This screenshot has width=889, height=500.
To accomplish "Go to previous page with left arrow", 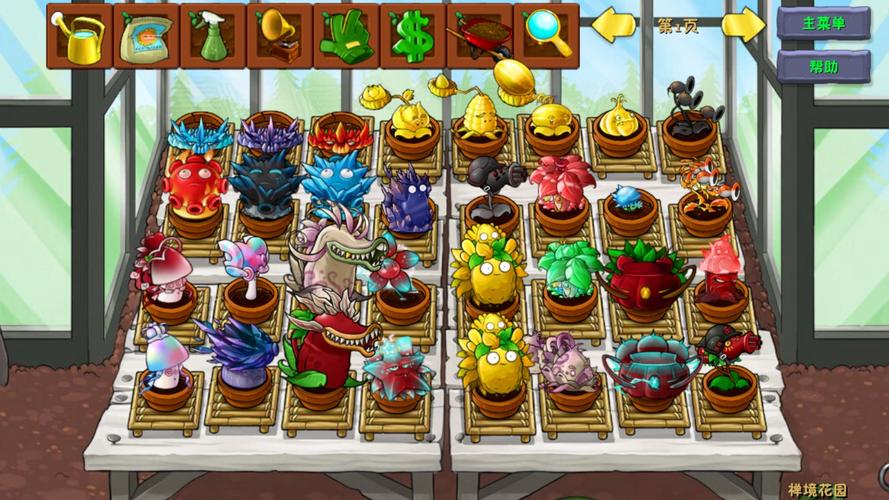I will coord(614,25).
